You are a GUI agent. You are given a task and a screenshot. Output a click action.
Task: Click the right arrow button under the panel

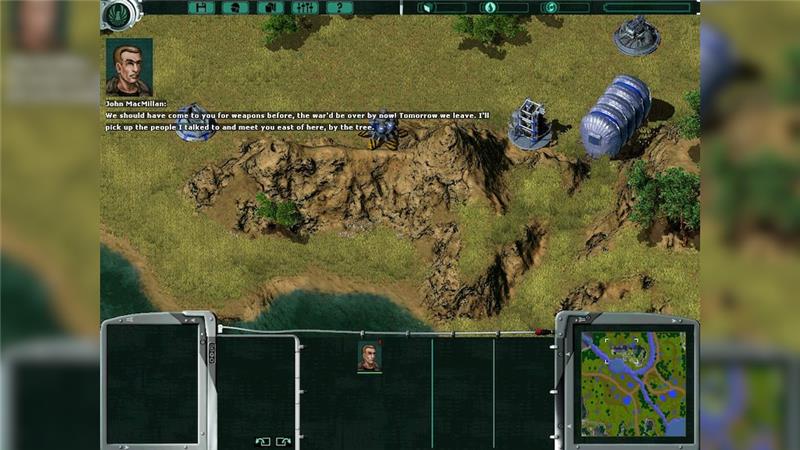(x=284, y=441)
